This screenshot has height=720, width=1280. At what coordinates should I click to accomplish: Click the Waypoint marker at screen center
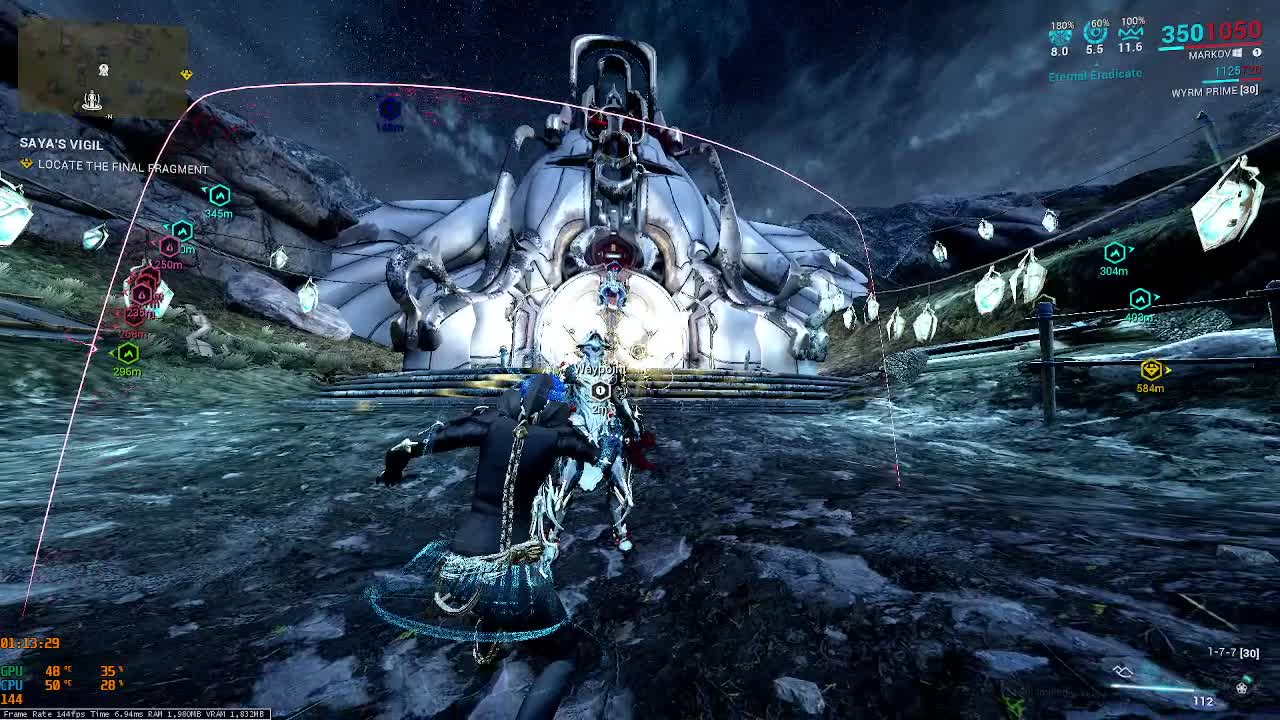click(600, 390)
